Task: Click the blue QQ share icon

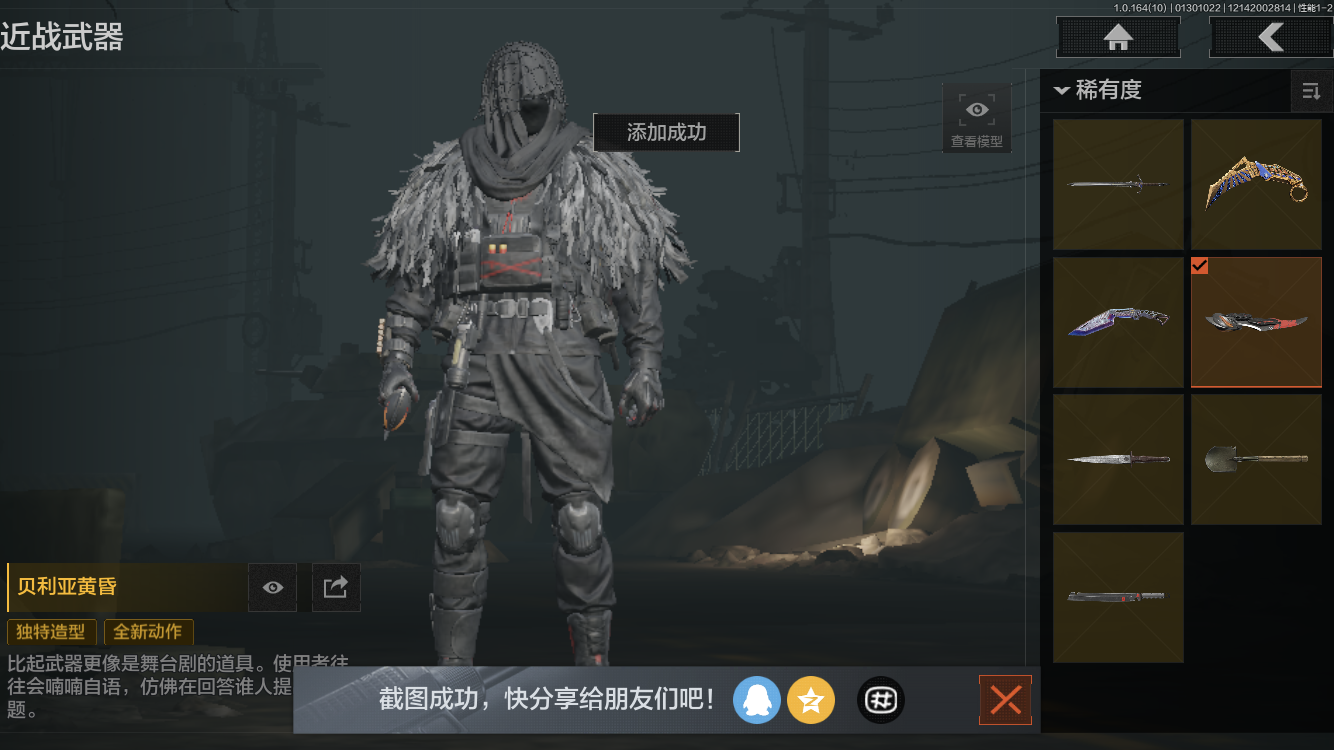Action: (x=757, y=700)
